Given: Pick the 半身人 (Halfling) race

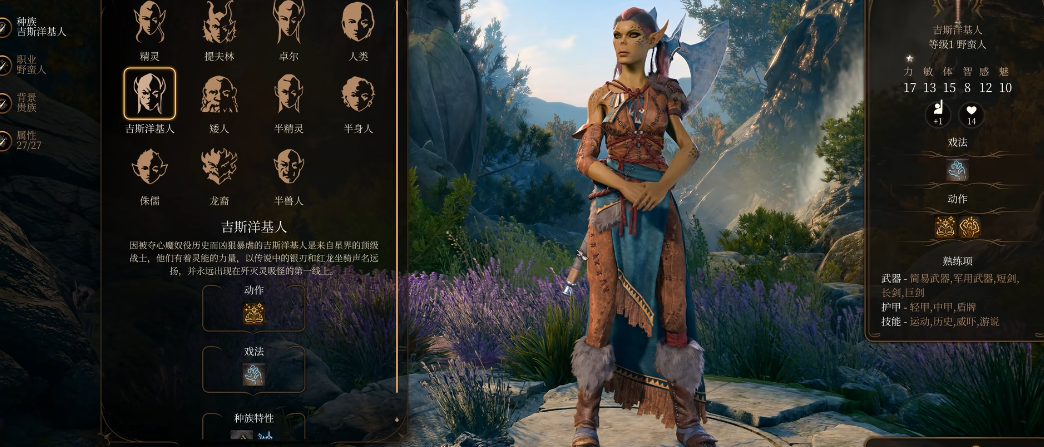Looking at the screenshot, I should tap(358, 94).
